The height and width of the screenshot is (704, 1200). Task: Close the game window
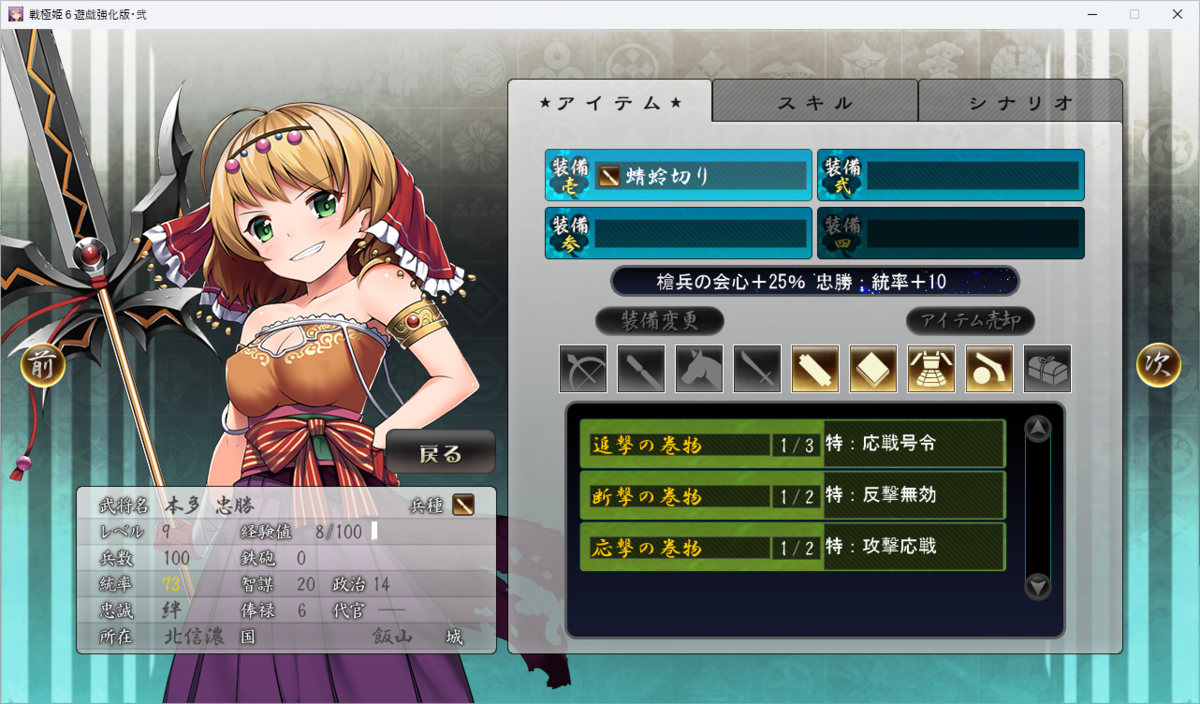1176,14
